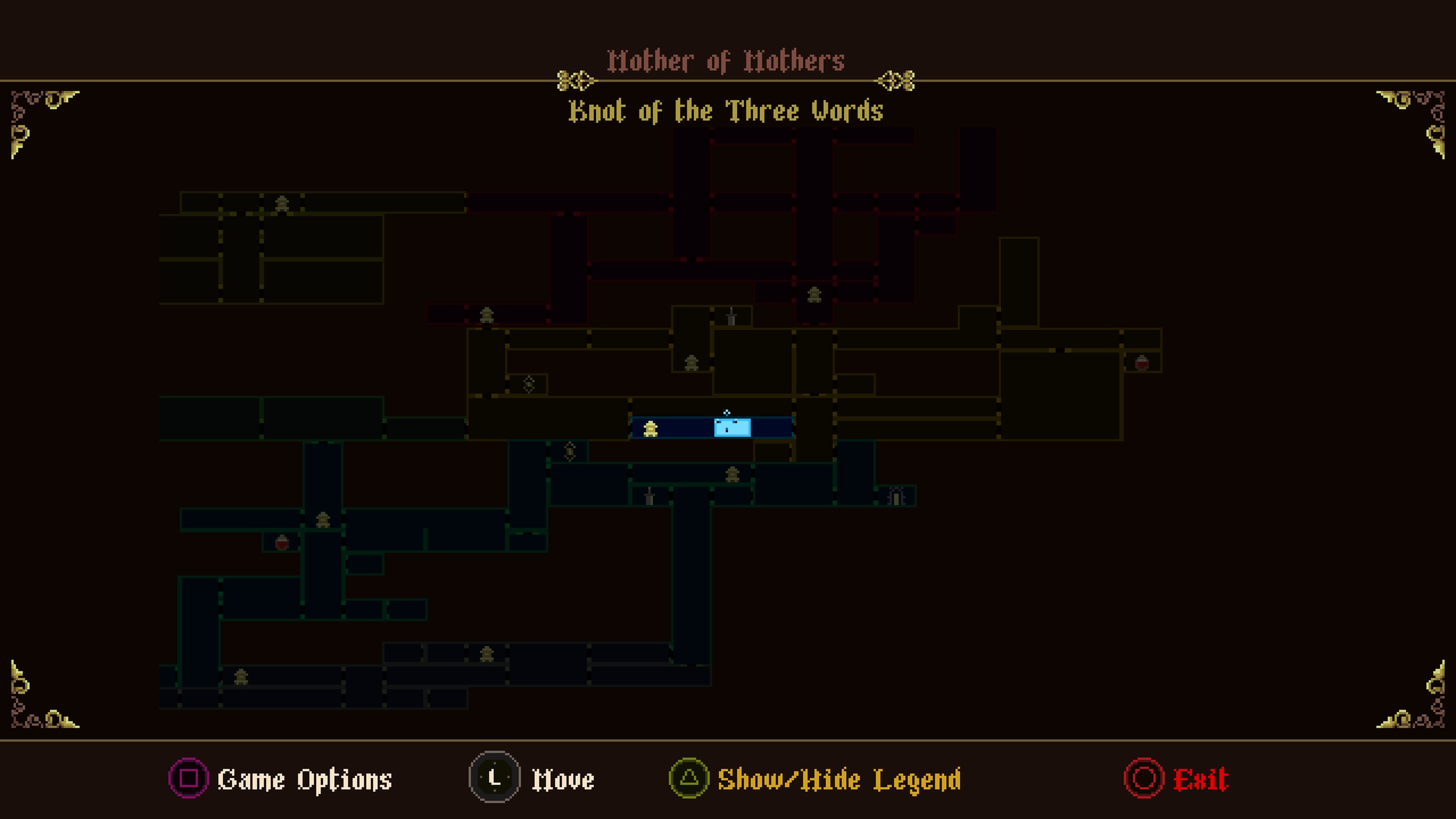Open Game Options
This screenshot has height=819, width=1456.
304,780
